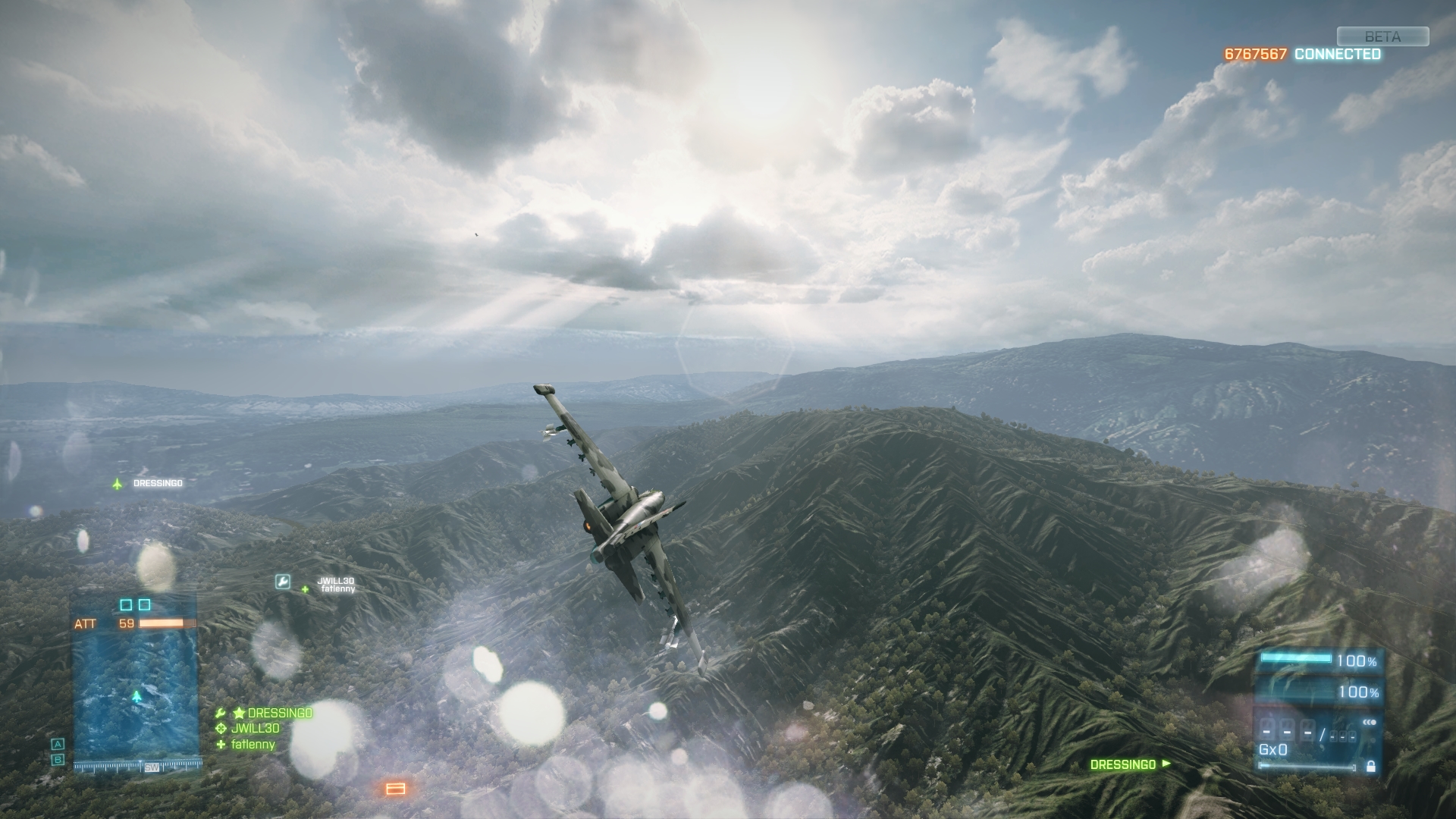Image resolution: width=1456 pixels, height=819 pixels.
Task: Click the padlock lock-on icon
Action: click(x=1370, y=767)
